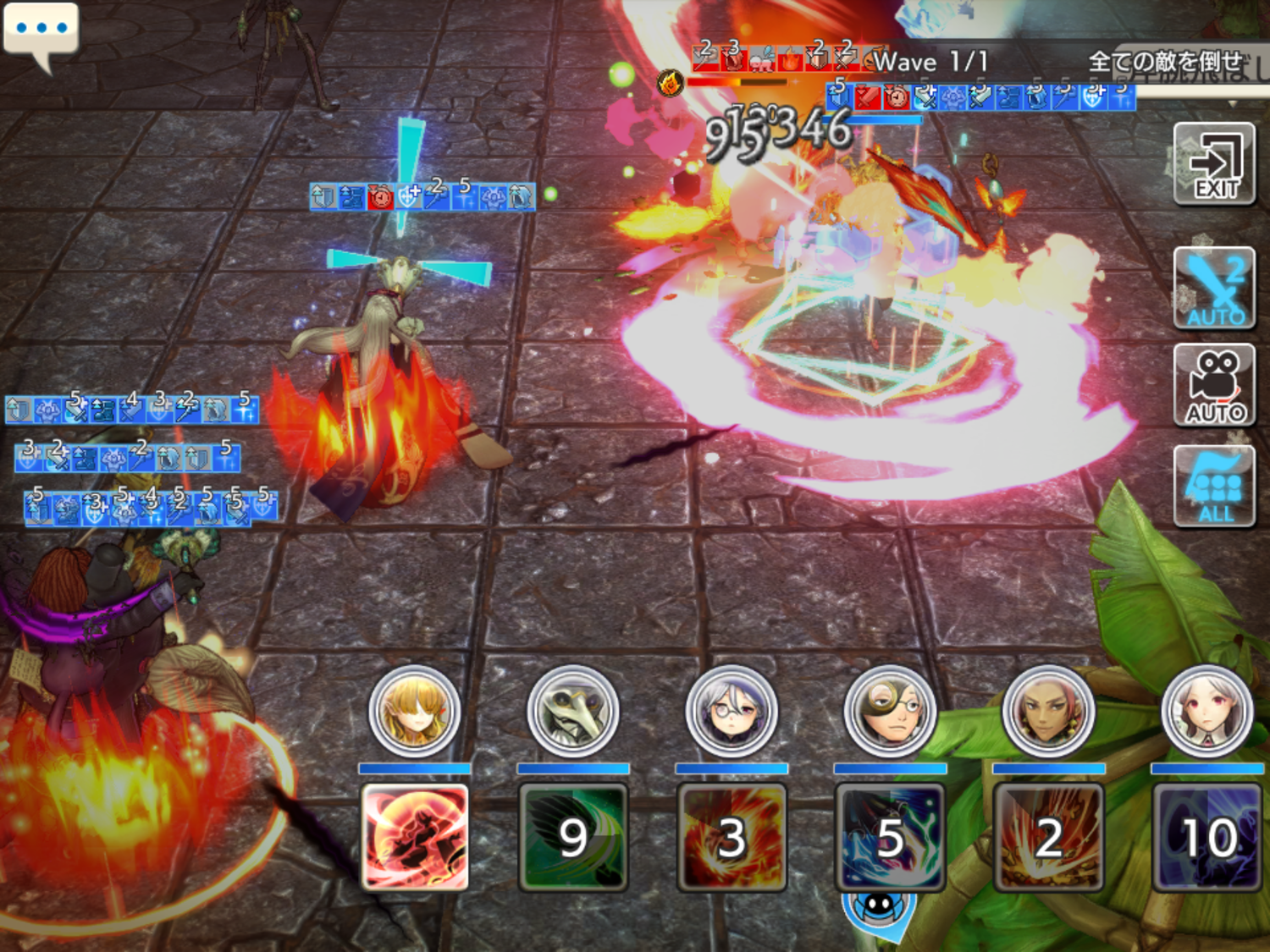Select the dark-skinned red-haired character portrait
Screen dimensions: 1270x952
coord(1048,711)
